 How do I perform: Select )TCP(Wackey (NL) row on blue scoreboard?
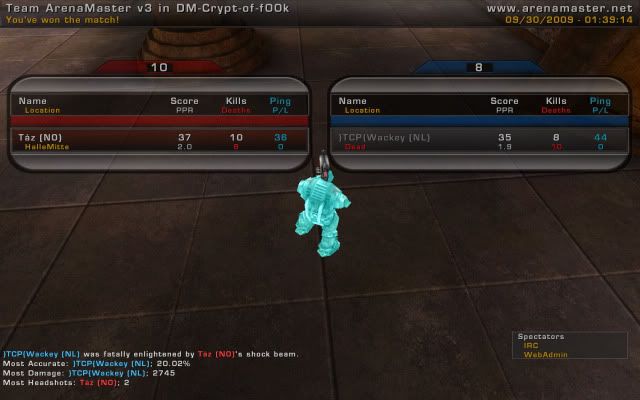[478, 141]
